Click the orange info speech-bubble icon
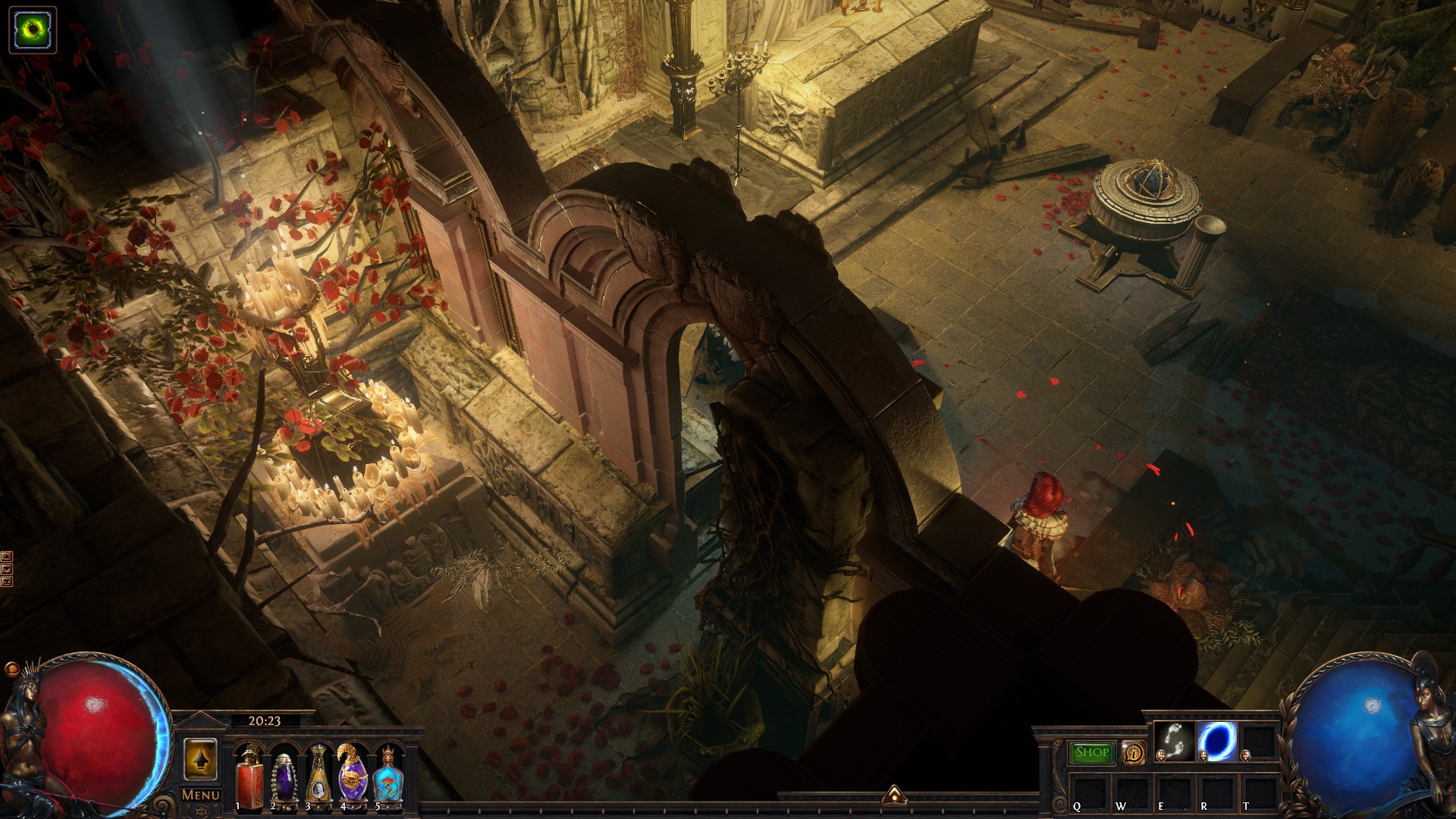The width and height of the screenshot is (1456, 819). point(1133,753)
